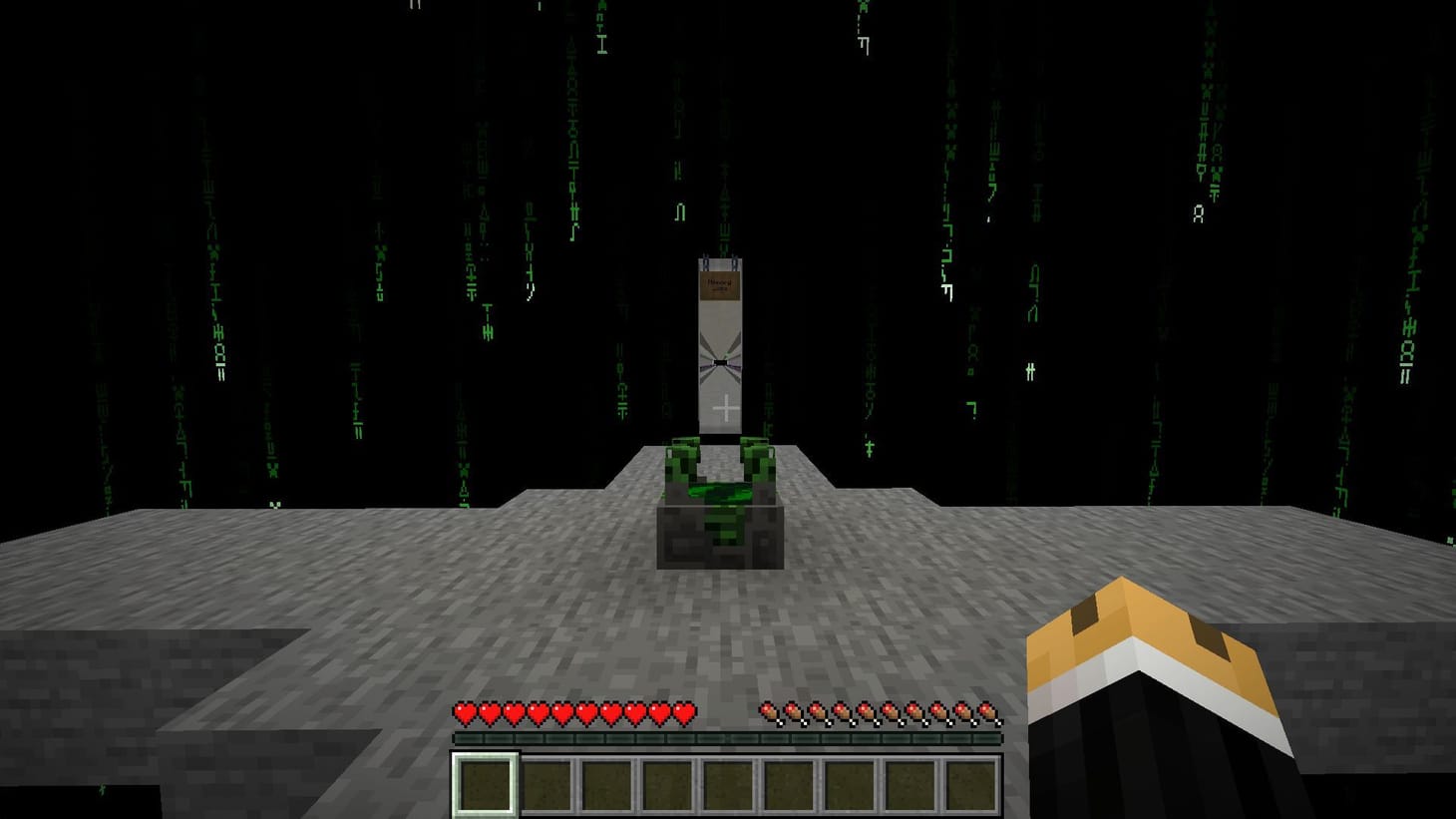Screen dimensions: 1456x819
Task: Click the experience bar above the hotbar
Action: [x=728, y=738]
